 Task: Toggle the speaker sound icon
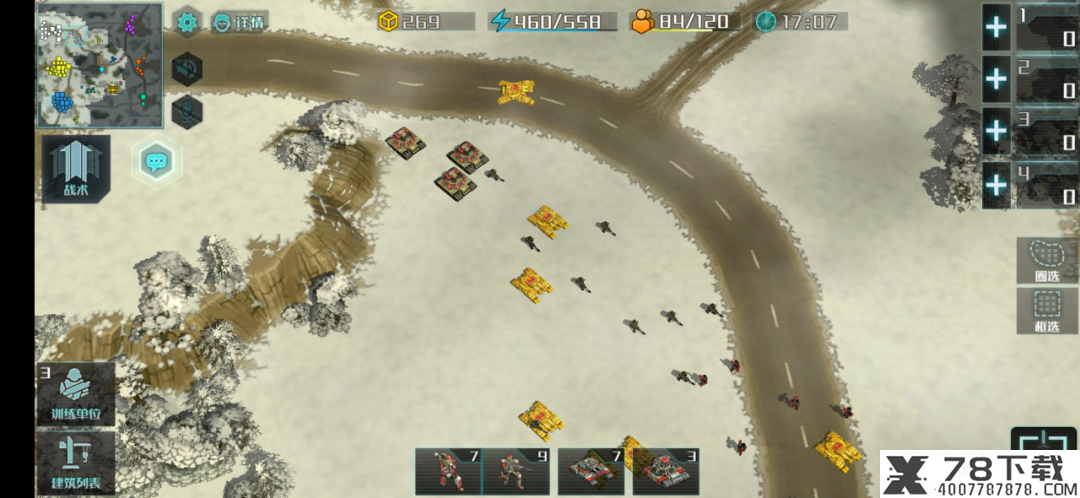[187, 69]
